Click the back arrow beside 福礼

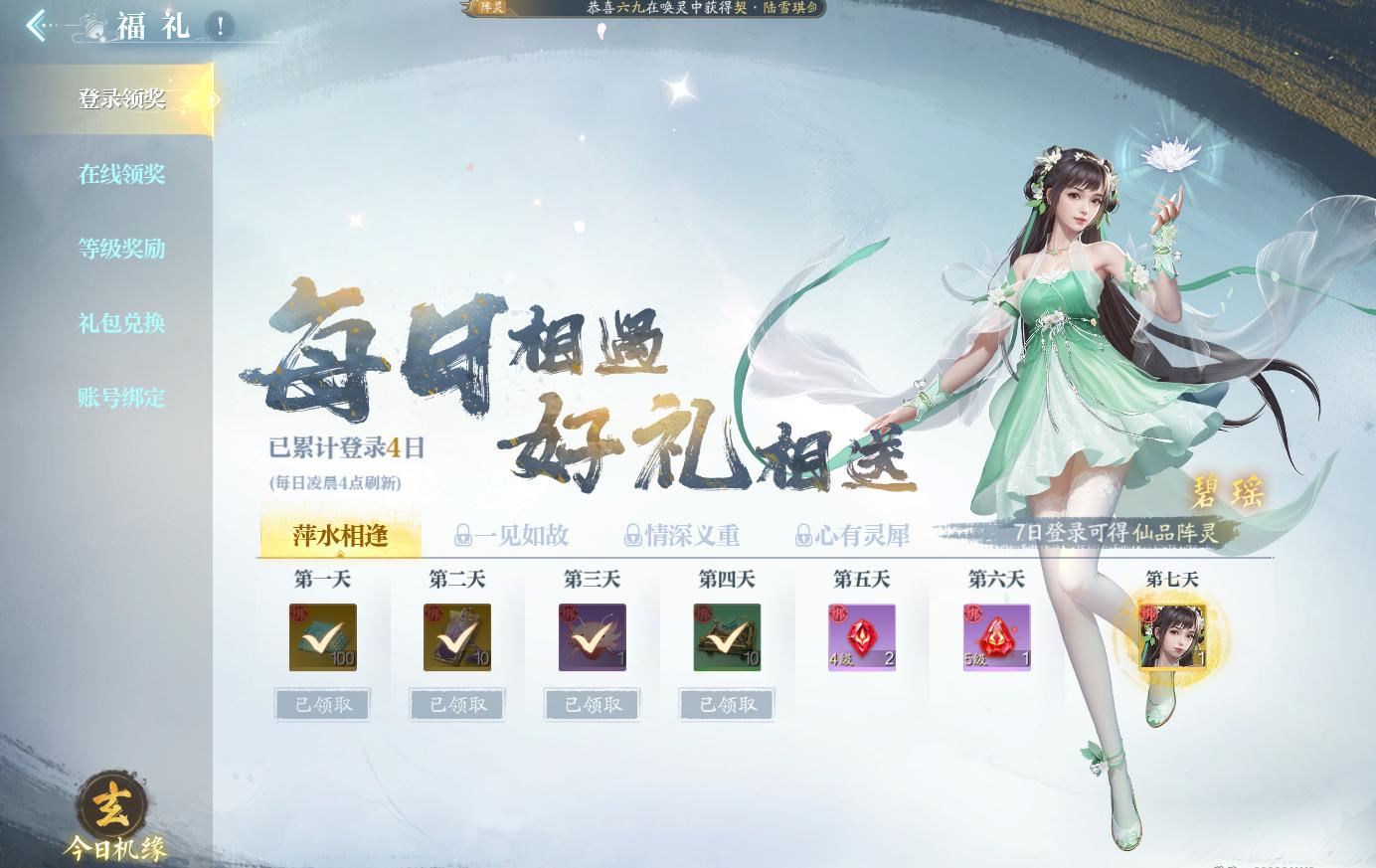click(36, 25)
